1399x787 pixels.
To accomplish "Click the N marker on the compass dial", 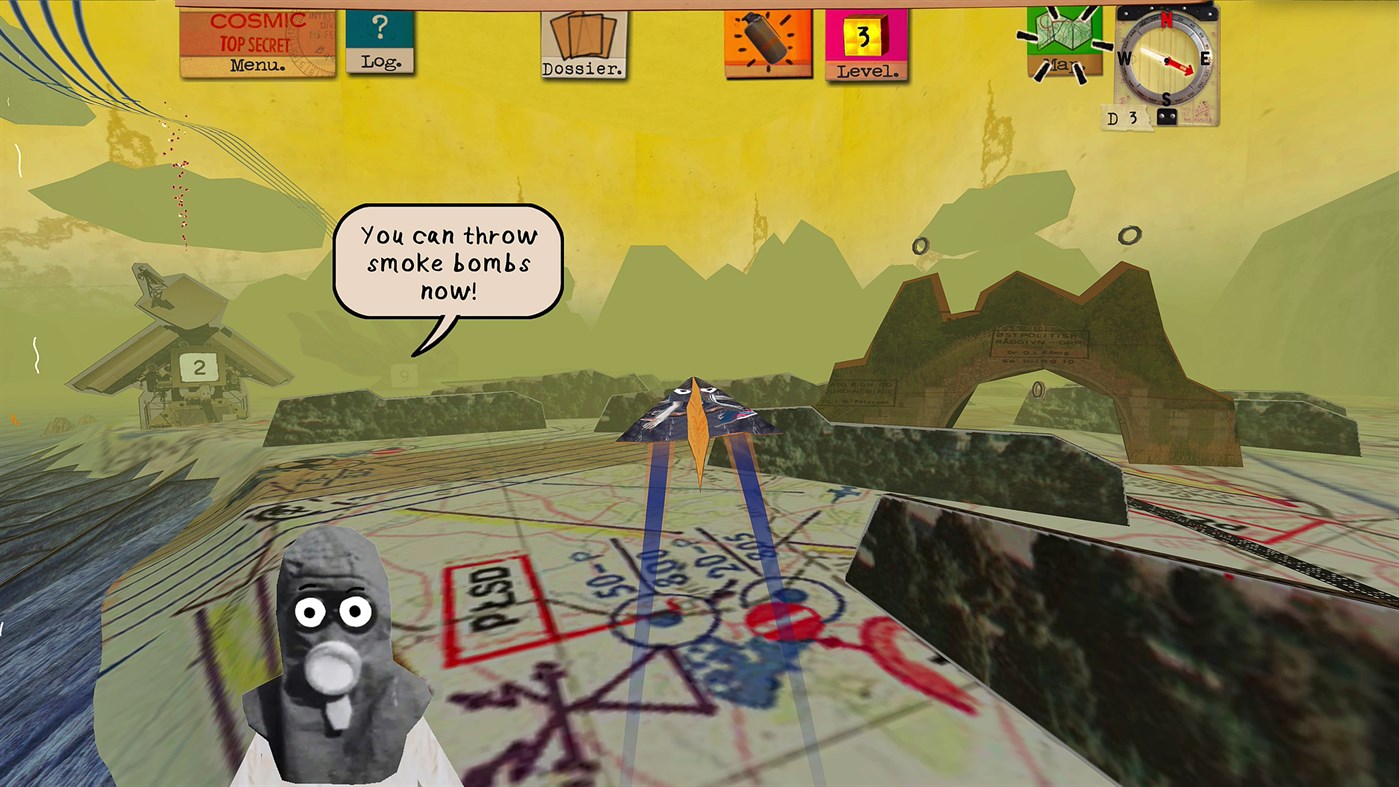I will pyautogui.click(x=1167, y=19).
